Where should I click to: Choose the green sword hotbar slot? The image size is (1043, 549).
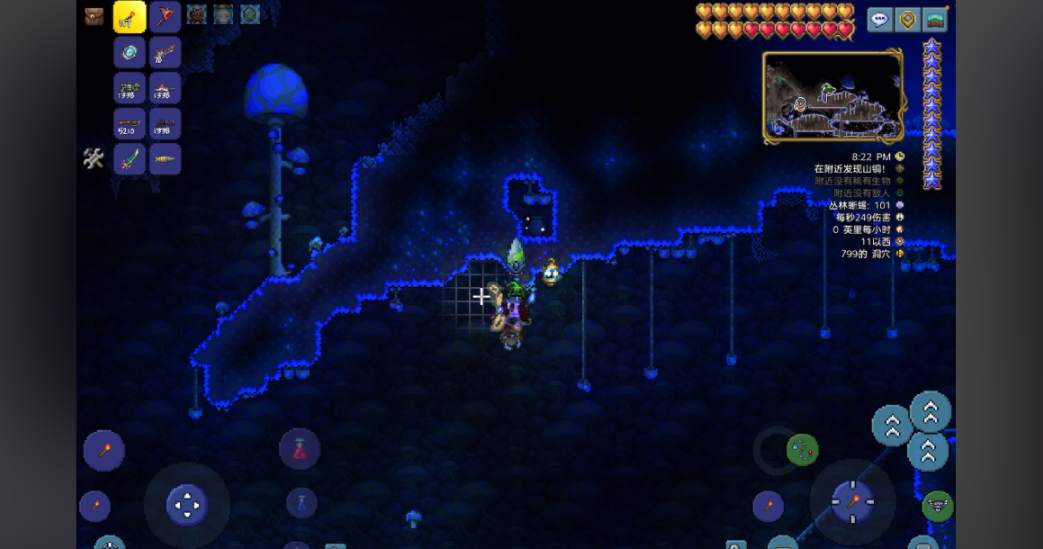(130, 159)
